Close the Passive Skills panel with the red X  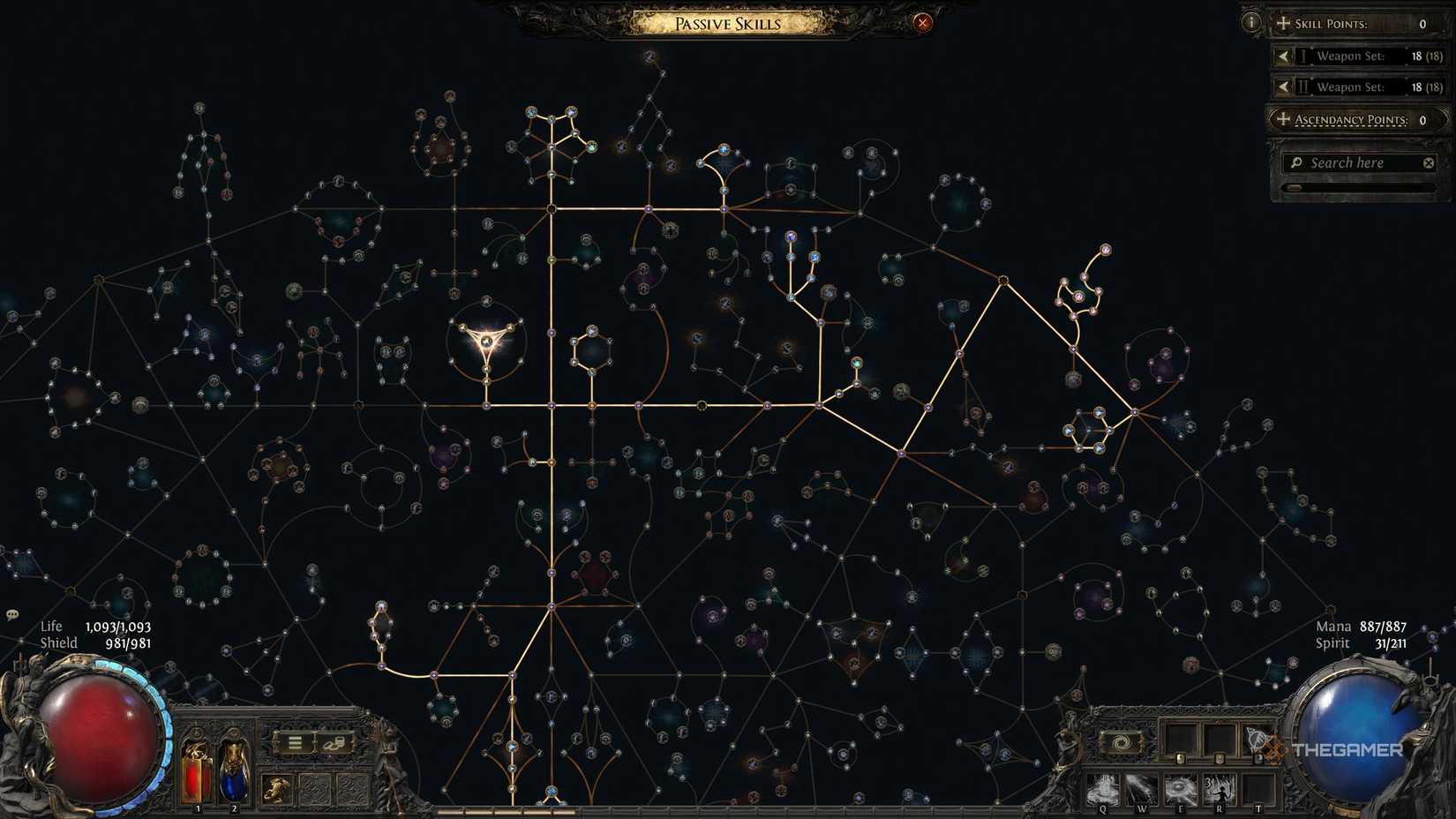[923, 23]
